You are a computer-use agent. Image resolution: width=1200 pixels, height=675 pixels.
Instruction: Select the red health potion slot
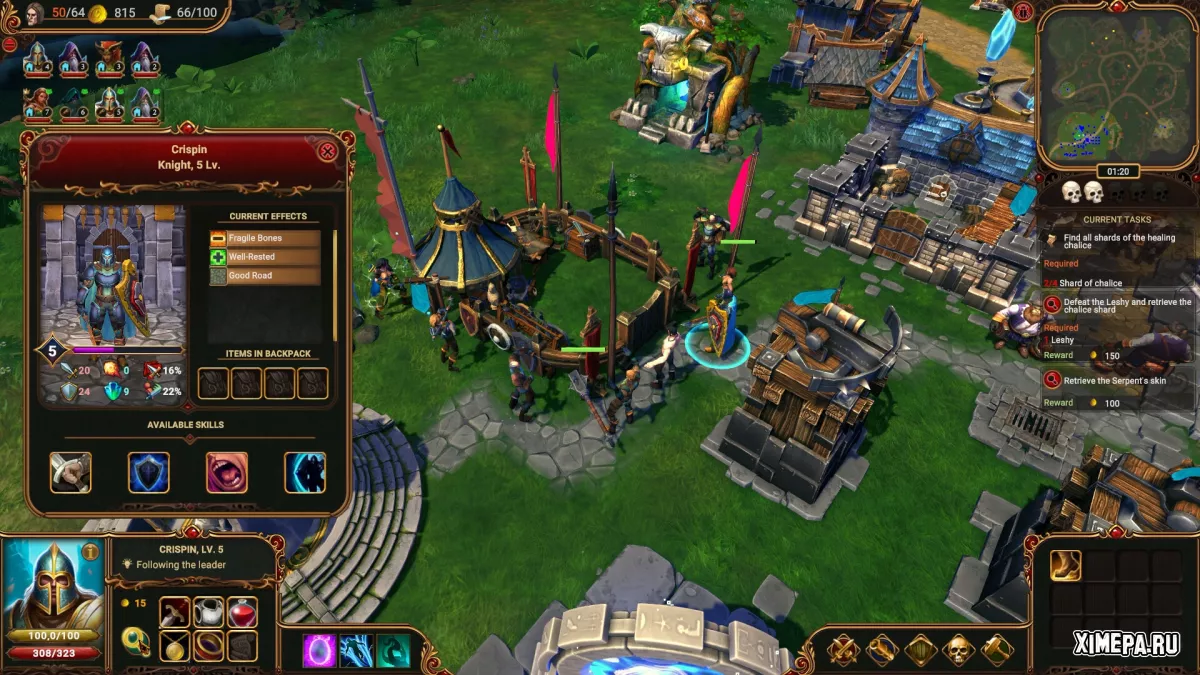(x=242, y=612)
